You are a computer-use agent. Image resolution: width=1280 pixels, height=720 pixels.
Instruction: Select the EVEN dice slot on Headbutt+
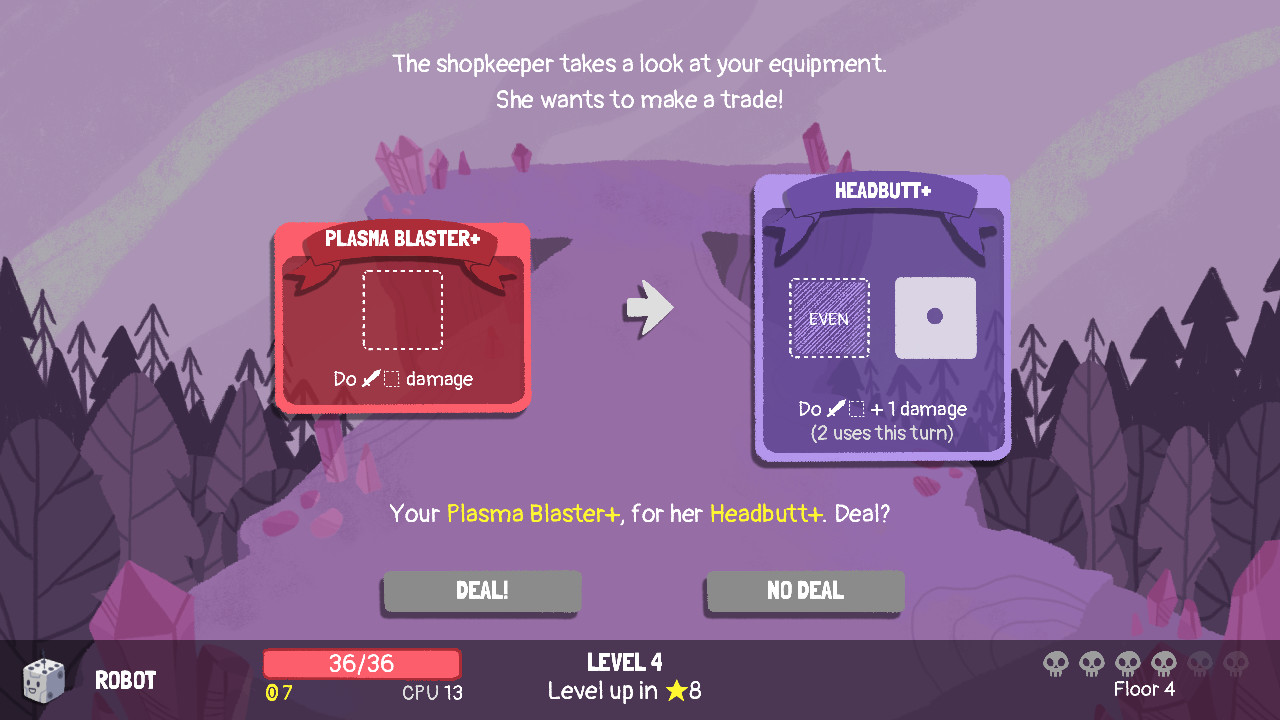tap(828, 318)
